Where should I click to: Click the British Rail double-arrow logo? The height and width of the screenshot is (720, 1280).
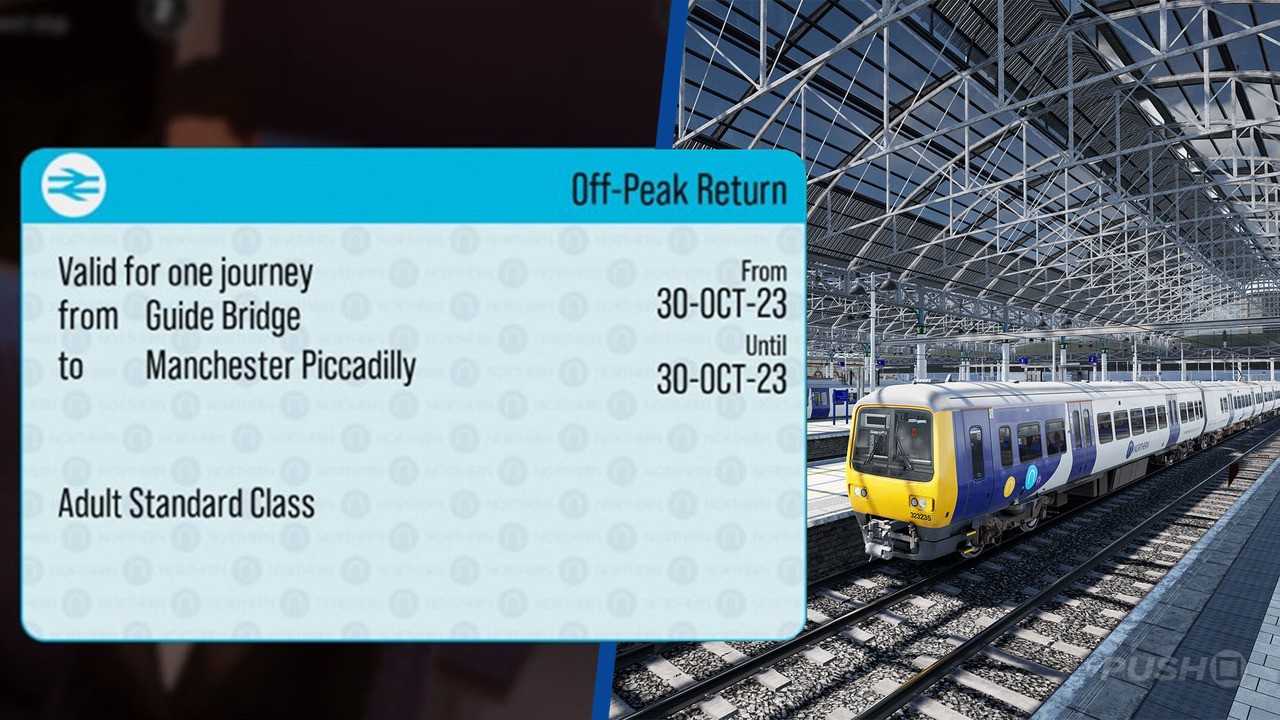pos(73,186)
